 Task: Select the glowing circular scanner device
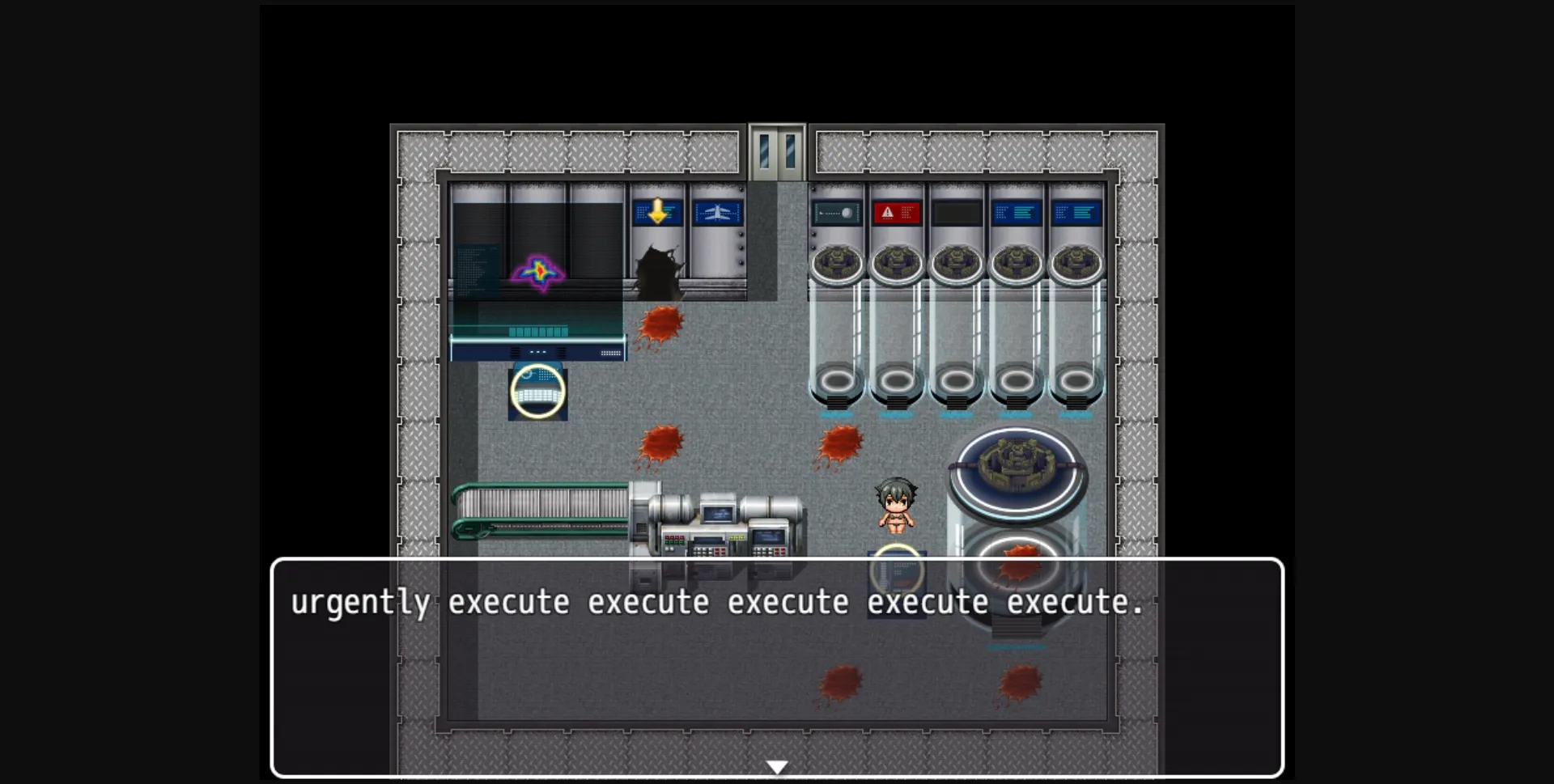[538, 394]
